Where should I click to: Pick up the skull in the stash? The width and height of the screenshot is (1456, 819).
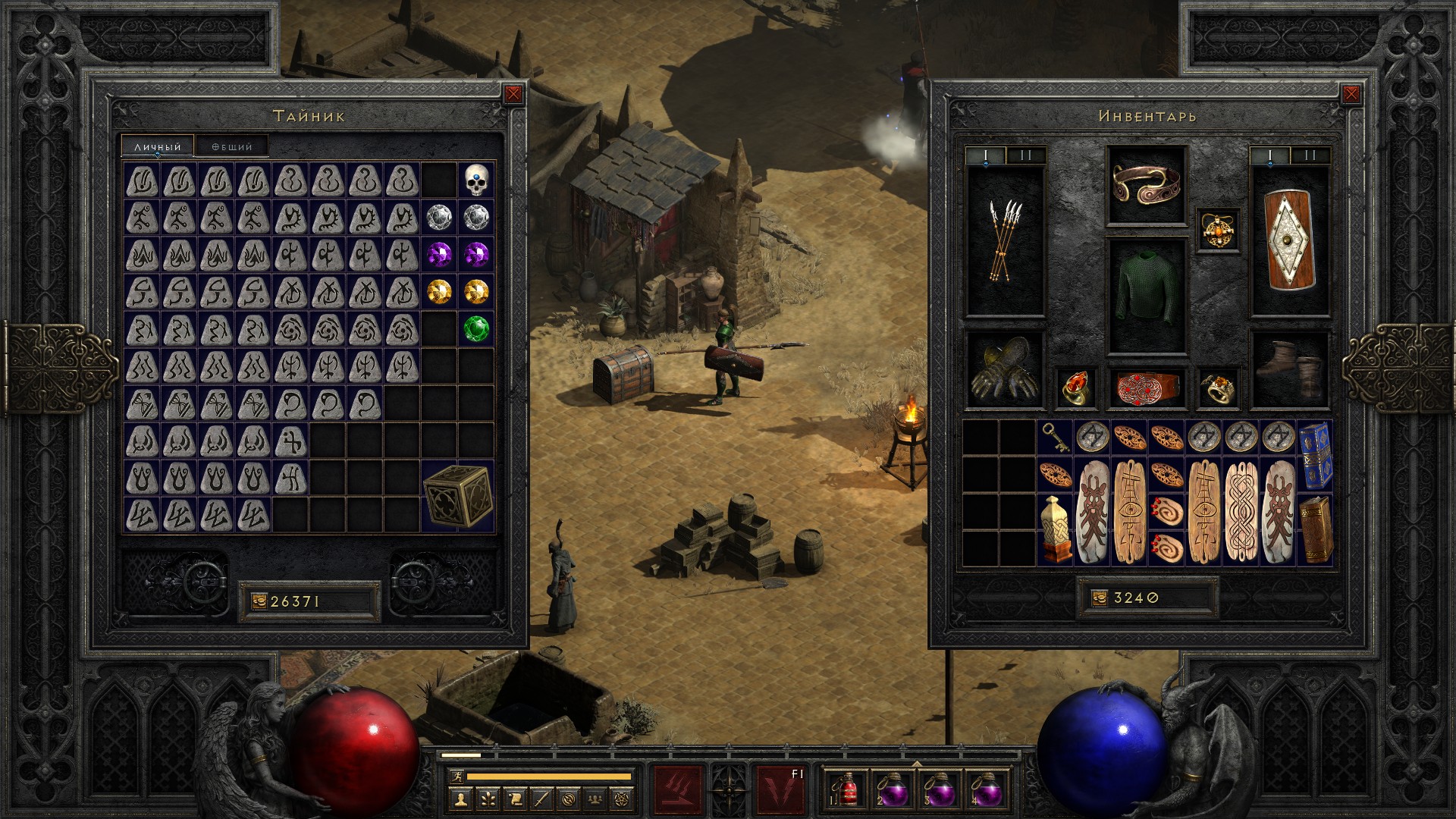click(476, 180)
